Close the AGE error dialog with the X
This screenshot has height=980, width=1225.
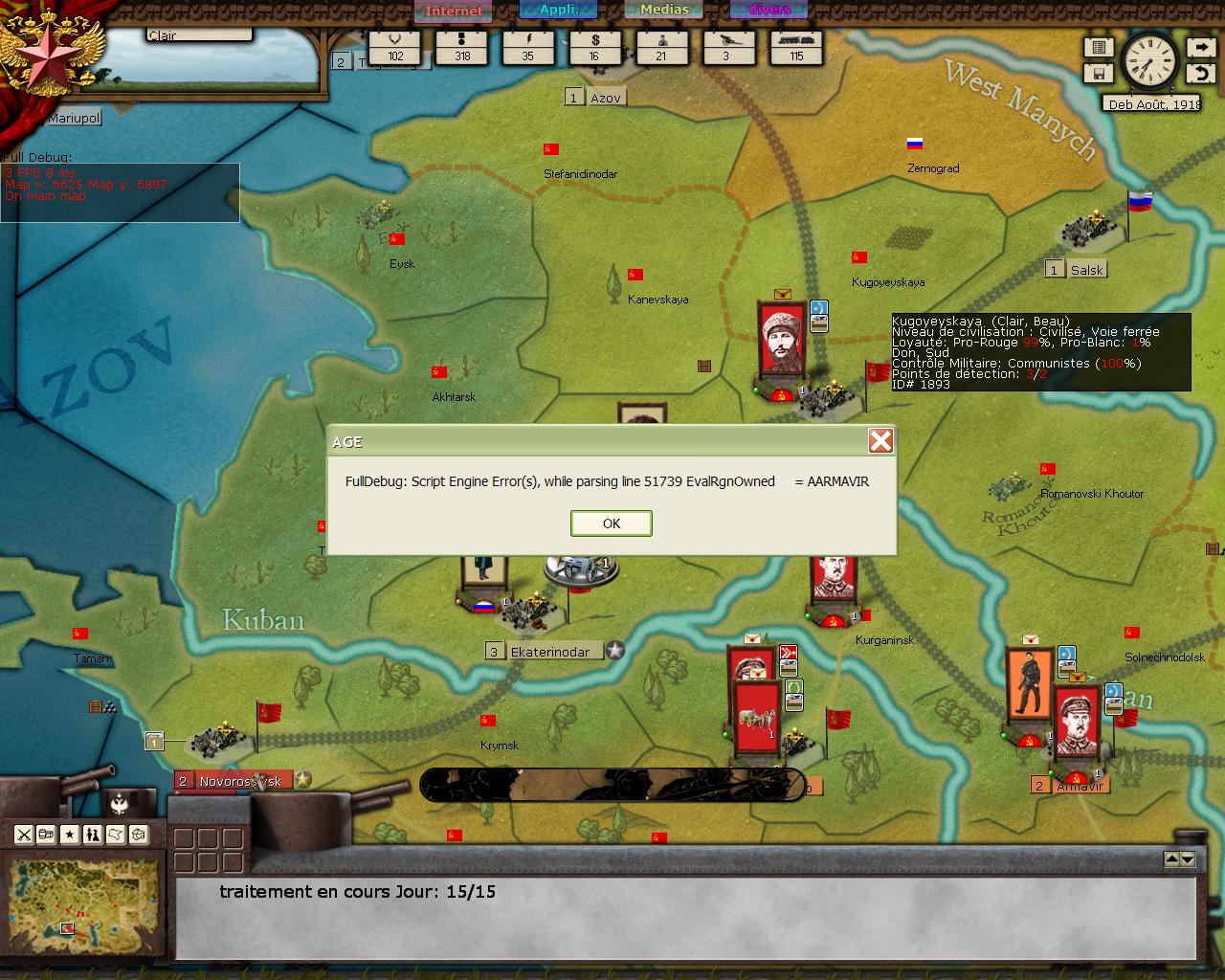point(880,440)
